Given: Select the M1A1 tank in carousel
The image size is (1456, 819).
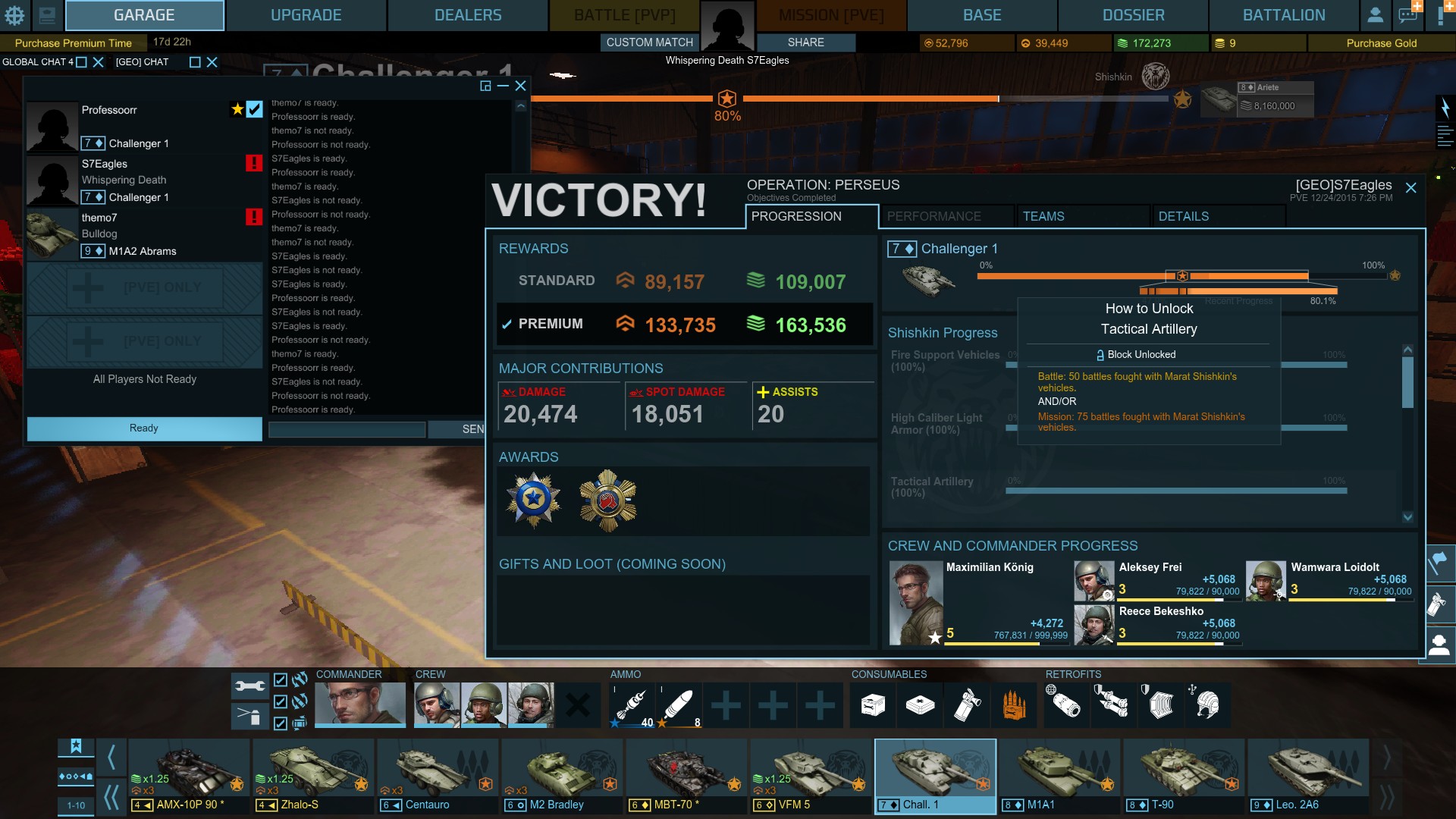Looking at the screenshot, I should click(x=1059, y=775).
